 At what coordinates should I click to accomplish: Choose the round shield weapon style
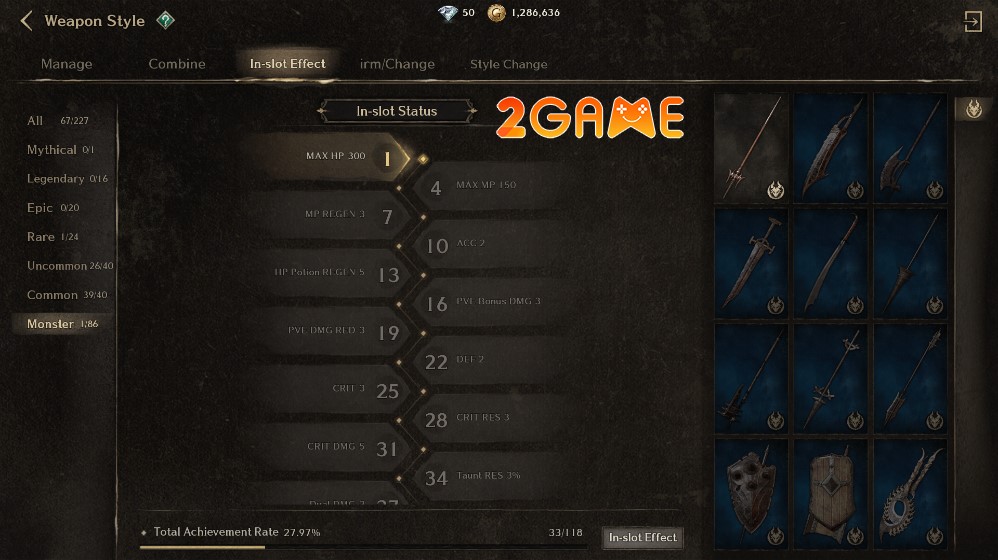[x=751, y=493]
